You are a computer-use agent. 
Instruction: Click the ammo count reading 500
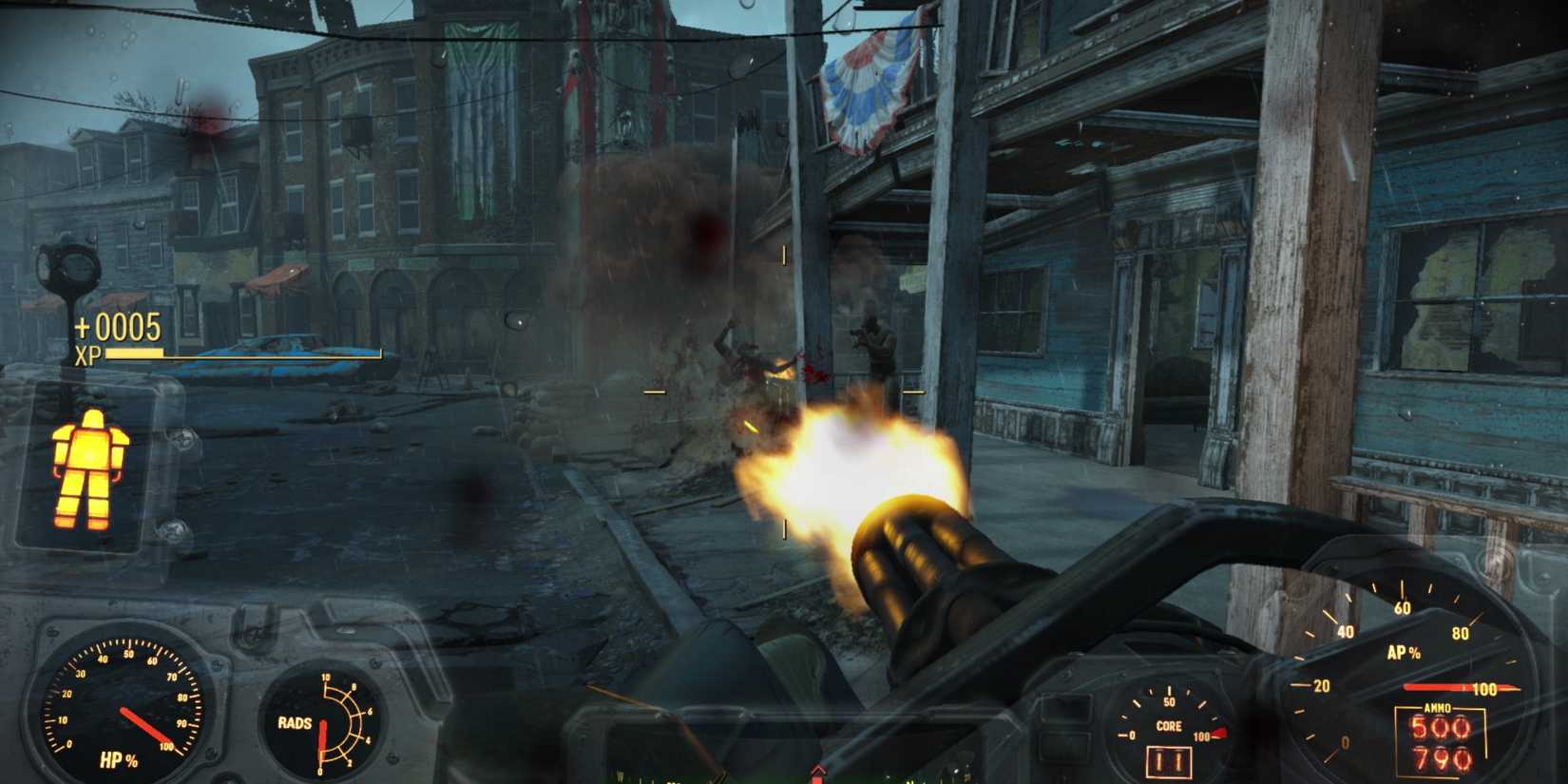pyautogui.click(x=1441, y=726)
